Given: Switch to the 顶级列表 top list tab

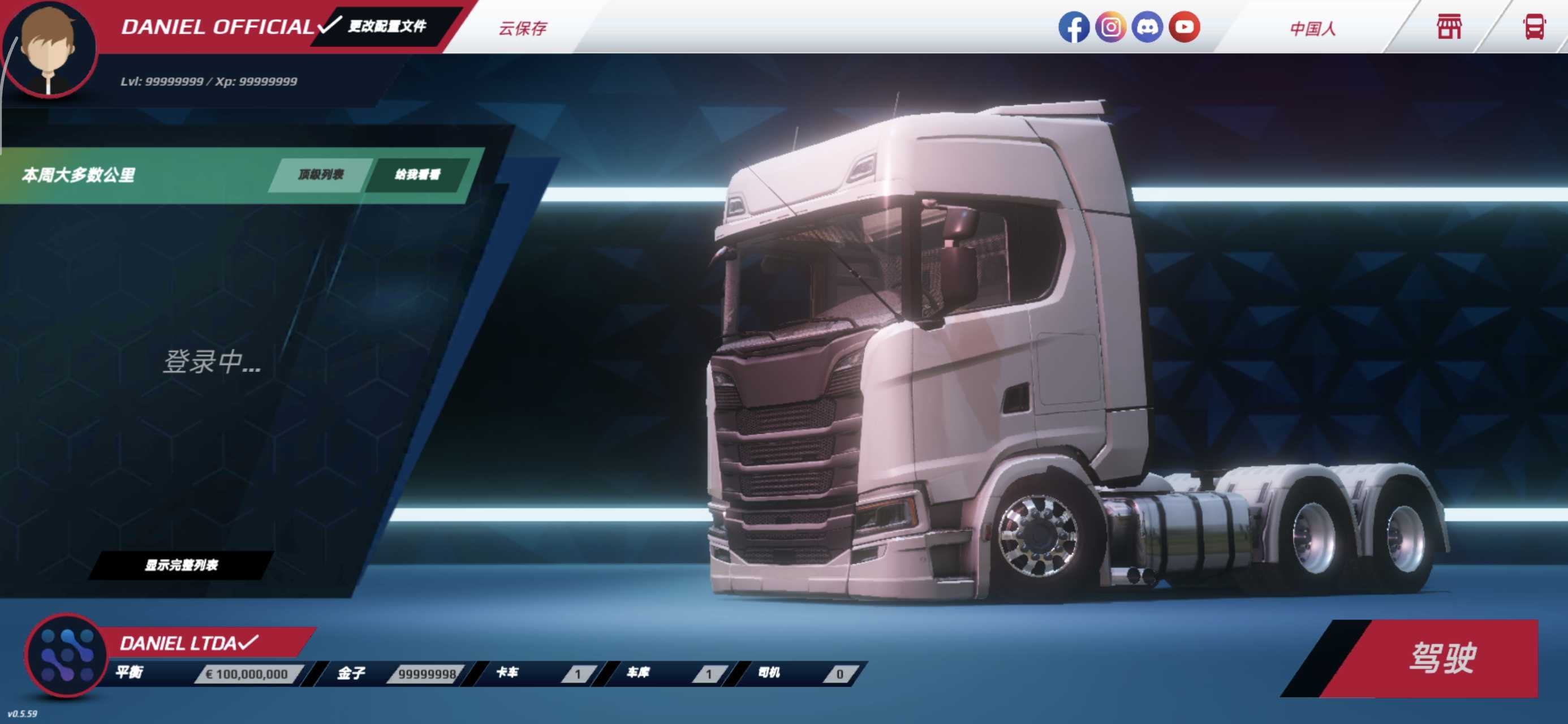Looking at the screenshot, I should 321,175.
